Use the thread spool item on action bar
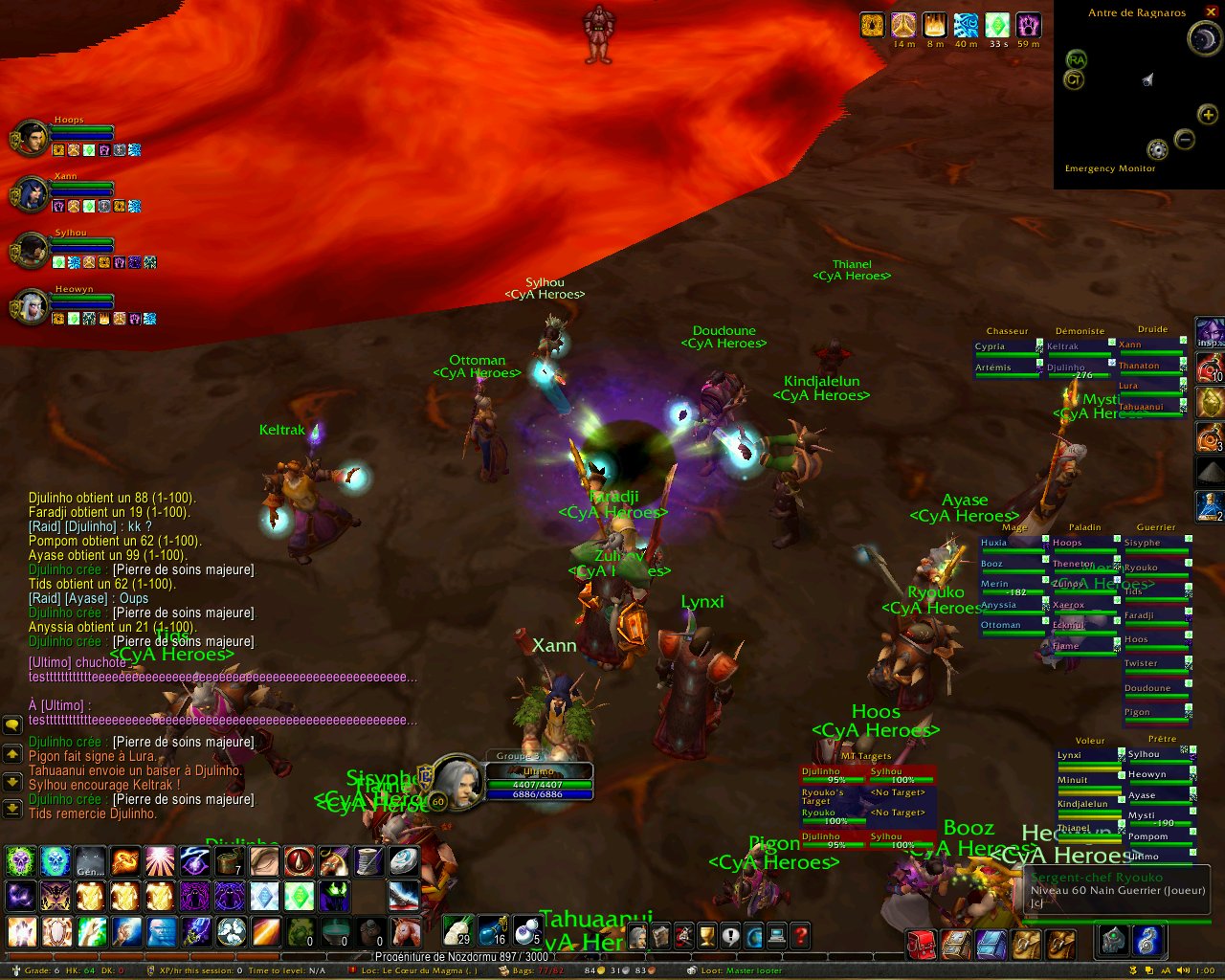Image resolution: width=1225 pixels, height=980 pixels. click(369, 861)
